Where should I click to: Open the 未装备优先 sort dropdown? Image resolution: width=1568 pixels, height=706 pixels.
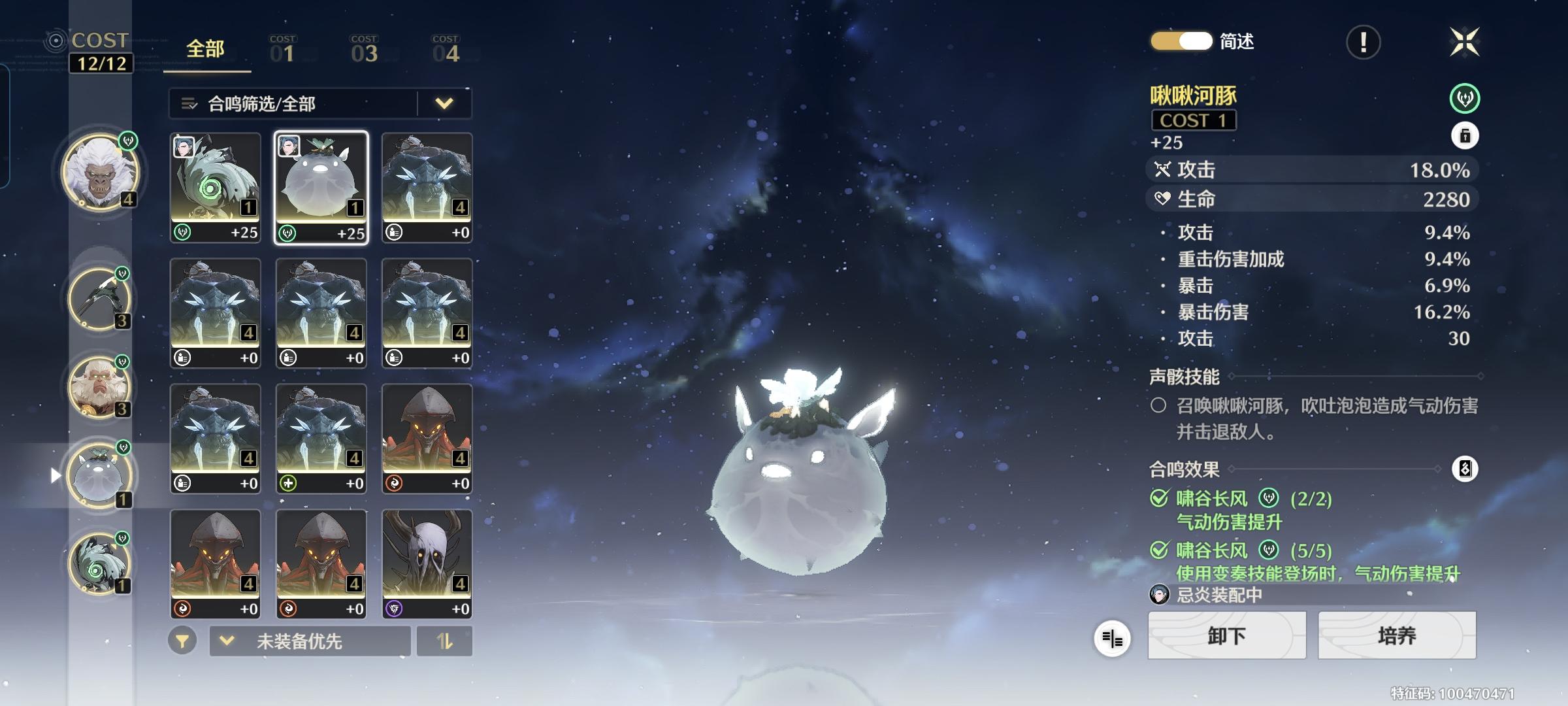pyautogui.click(x=310, y=641)
